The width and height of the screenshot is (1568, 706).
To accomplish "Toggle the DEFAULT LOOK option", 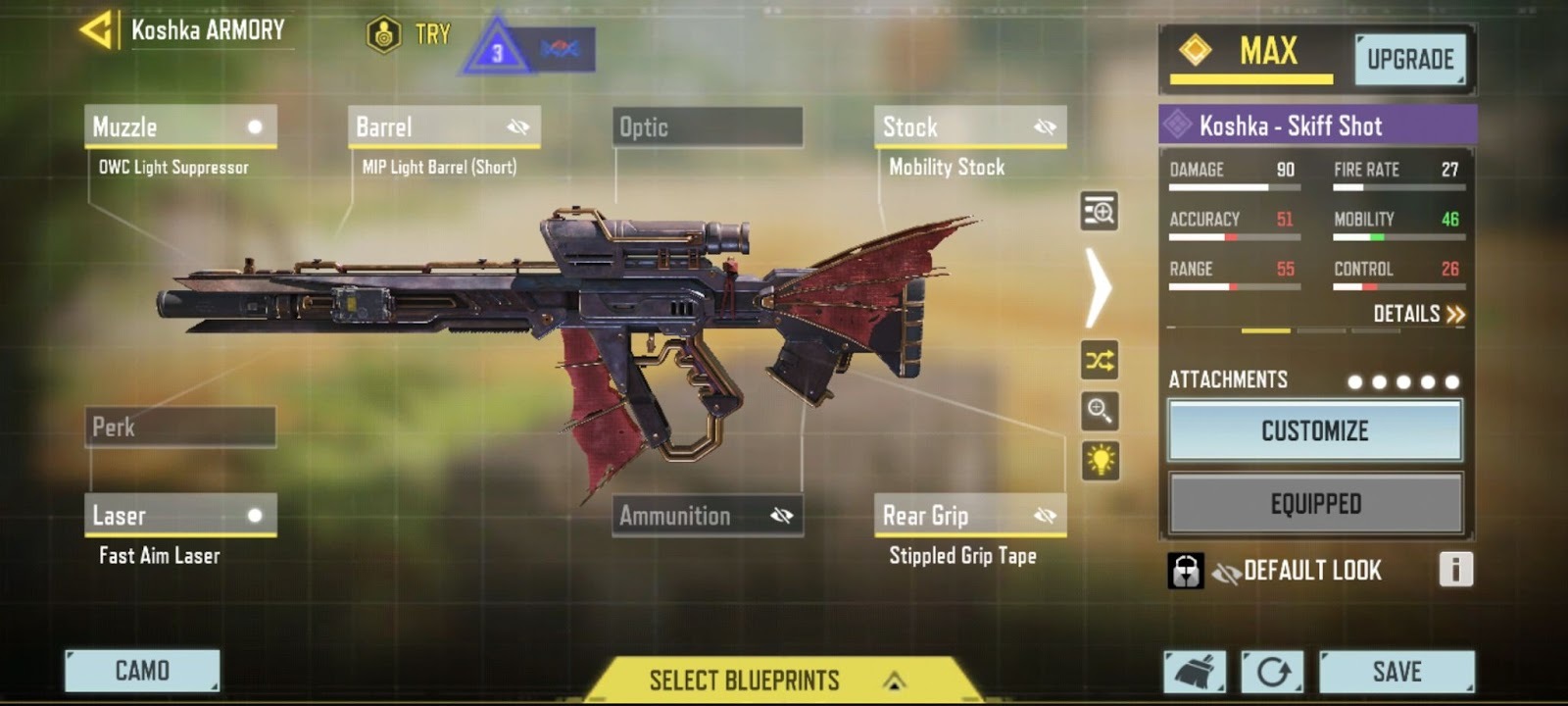I will coord(1298,571).
